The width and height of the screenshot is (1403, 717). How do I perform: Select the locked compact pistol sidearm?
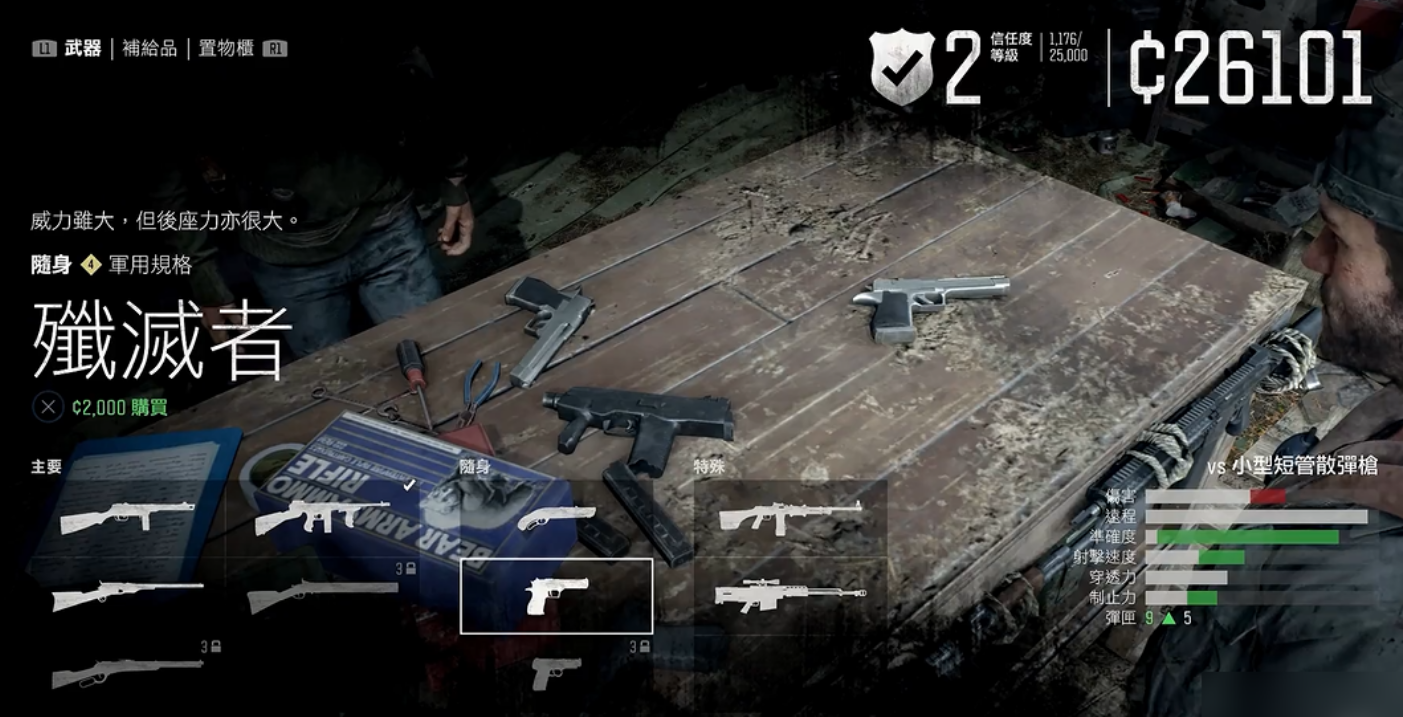[556, 671]
